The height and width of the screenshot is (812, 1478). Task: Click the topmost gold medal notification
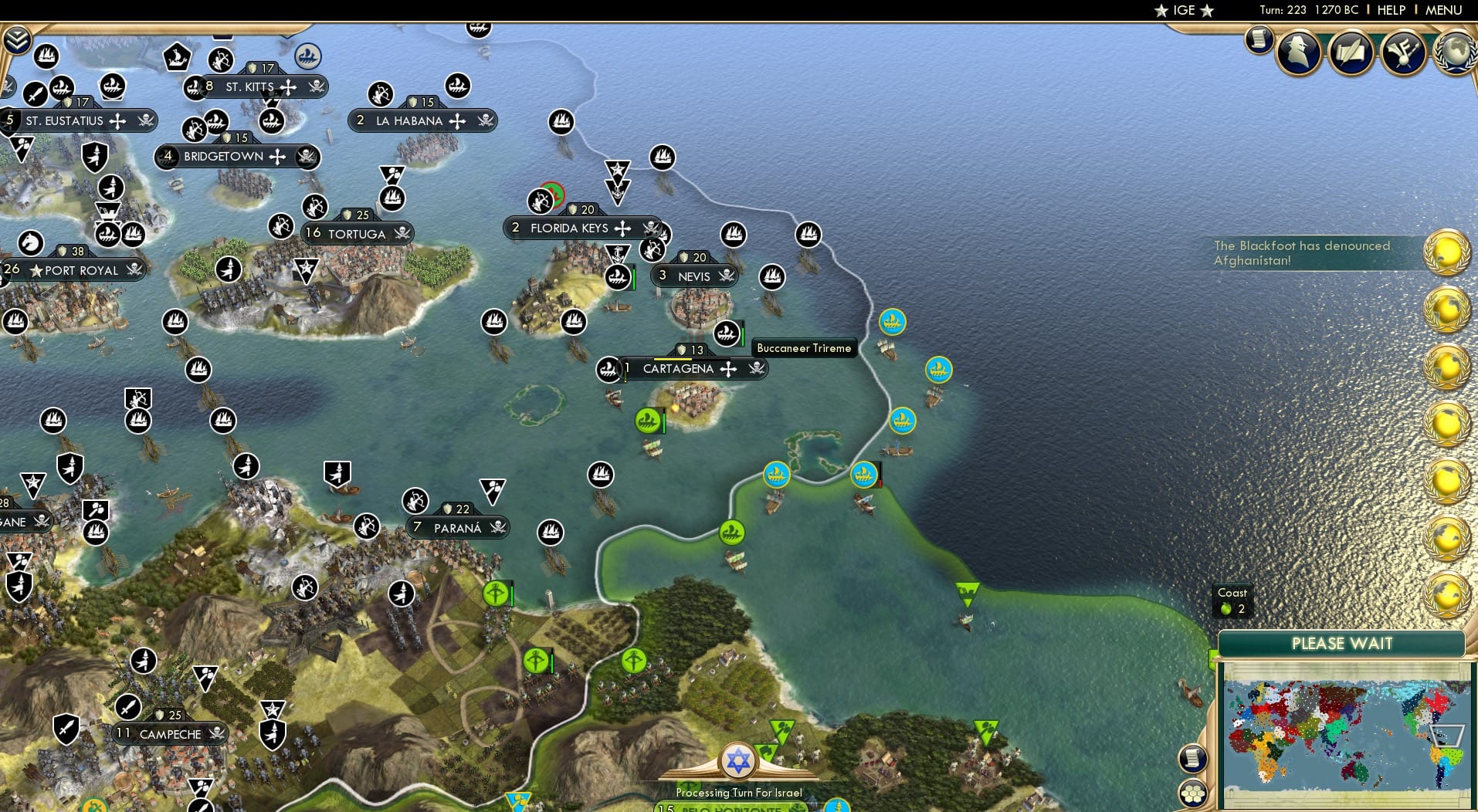(1446, 252)
